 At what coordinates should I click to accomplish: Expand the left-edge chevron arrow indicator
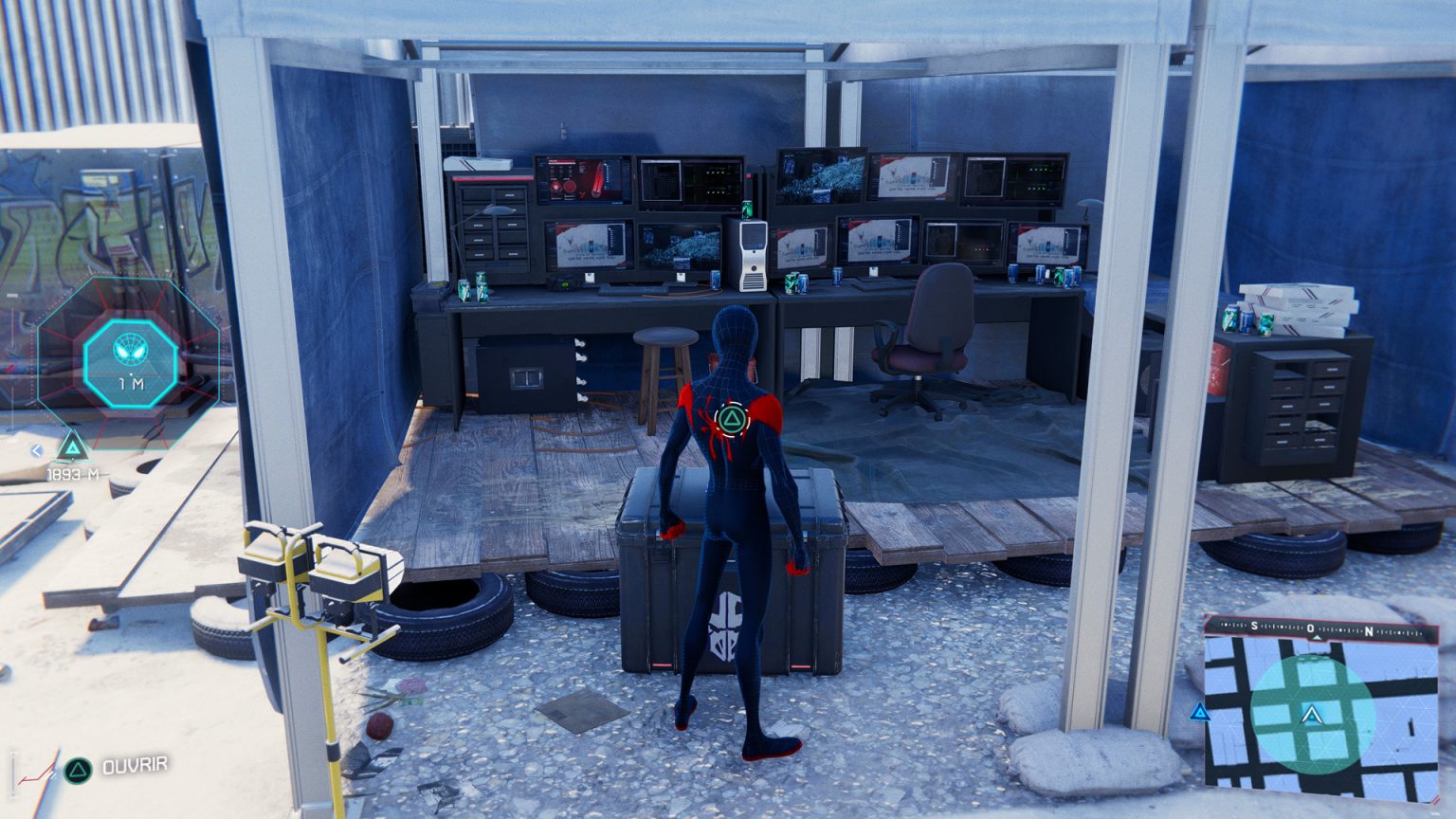(x=36, y=452)
